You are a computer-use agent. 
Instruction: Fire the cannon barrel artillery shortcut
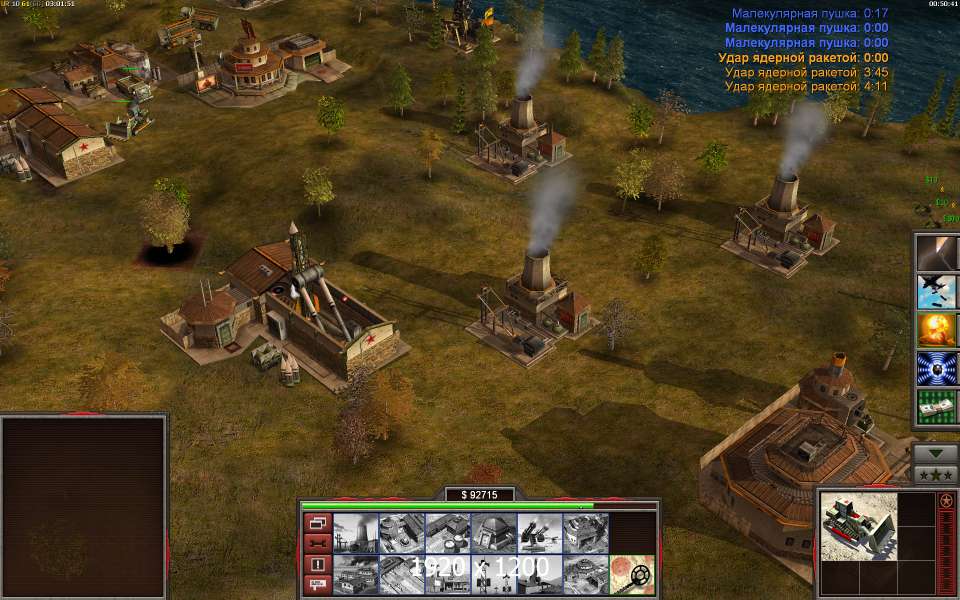[x=936, y=252]
